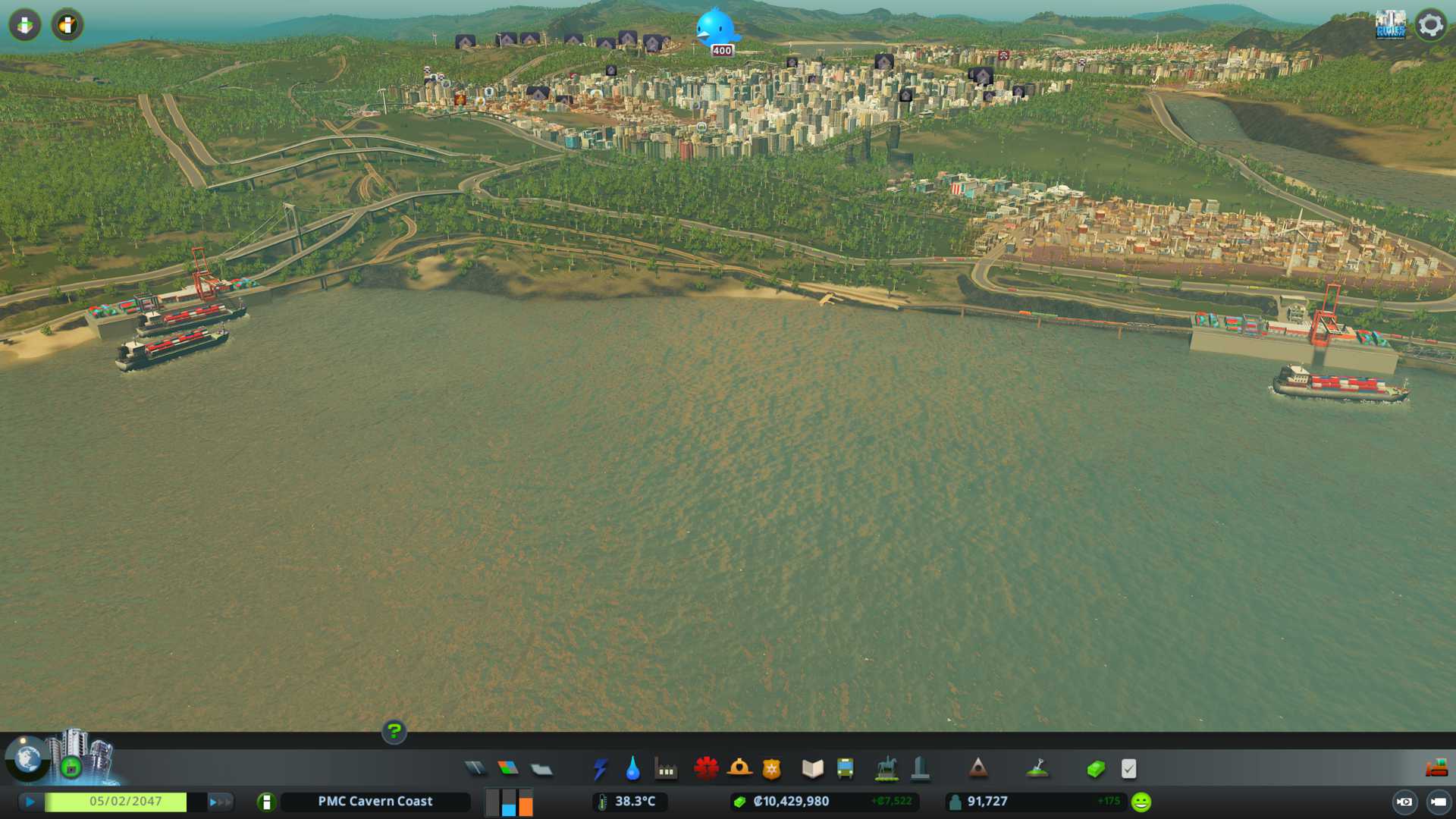Open the Education book menu
1456x819 pixels.
(812, 769)
